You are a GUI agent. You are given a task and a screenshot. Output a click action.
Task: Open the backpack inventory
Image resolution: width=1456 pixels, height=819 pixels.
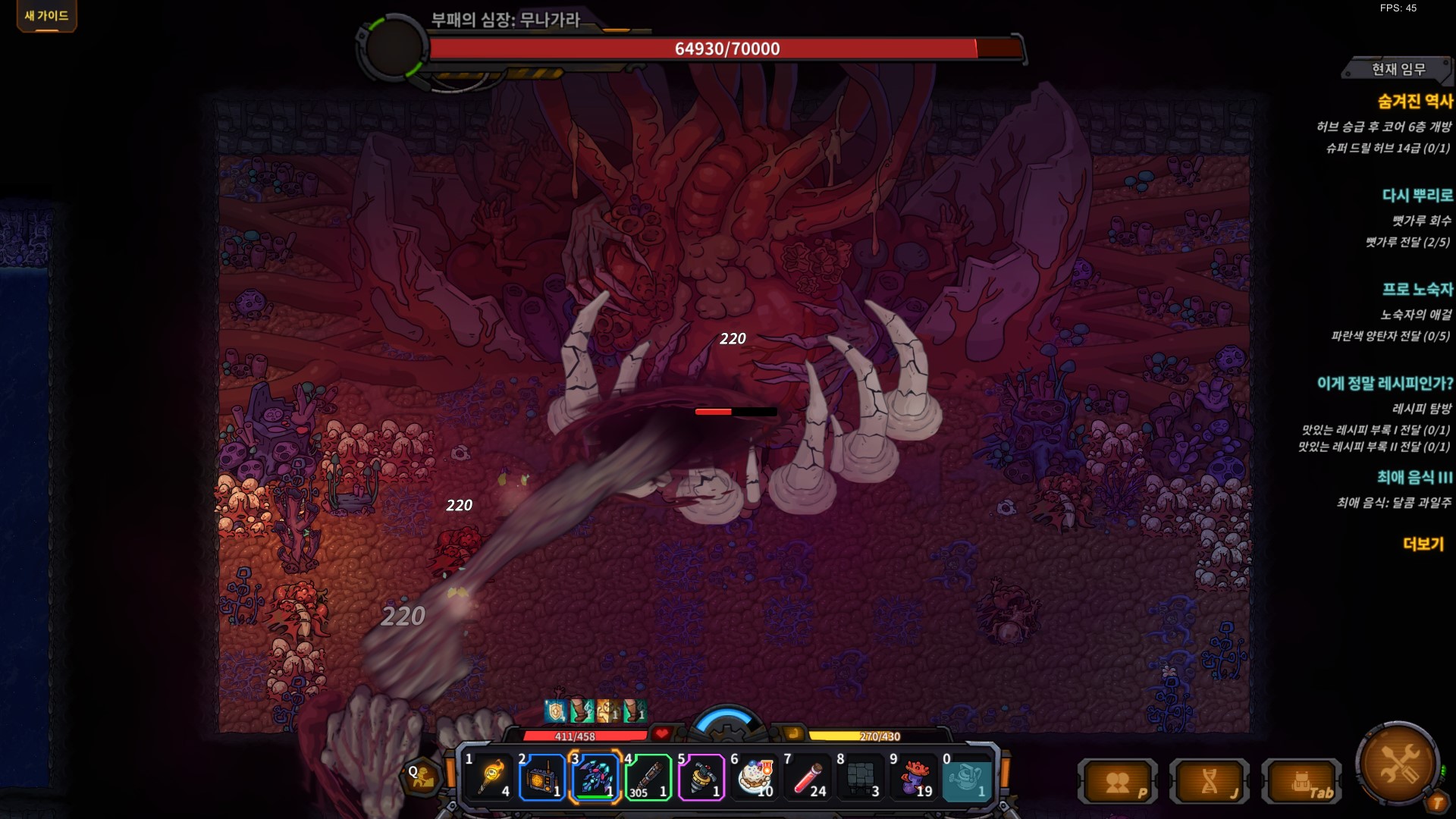[1301, 782]
